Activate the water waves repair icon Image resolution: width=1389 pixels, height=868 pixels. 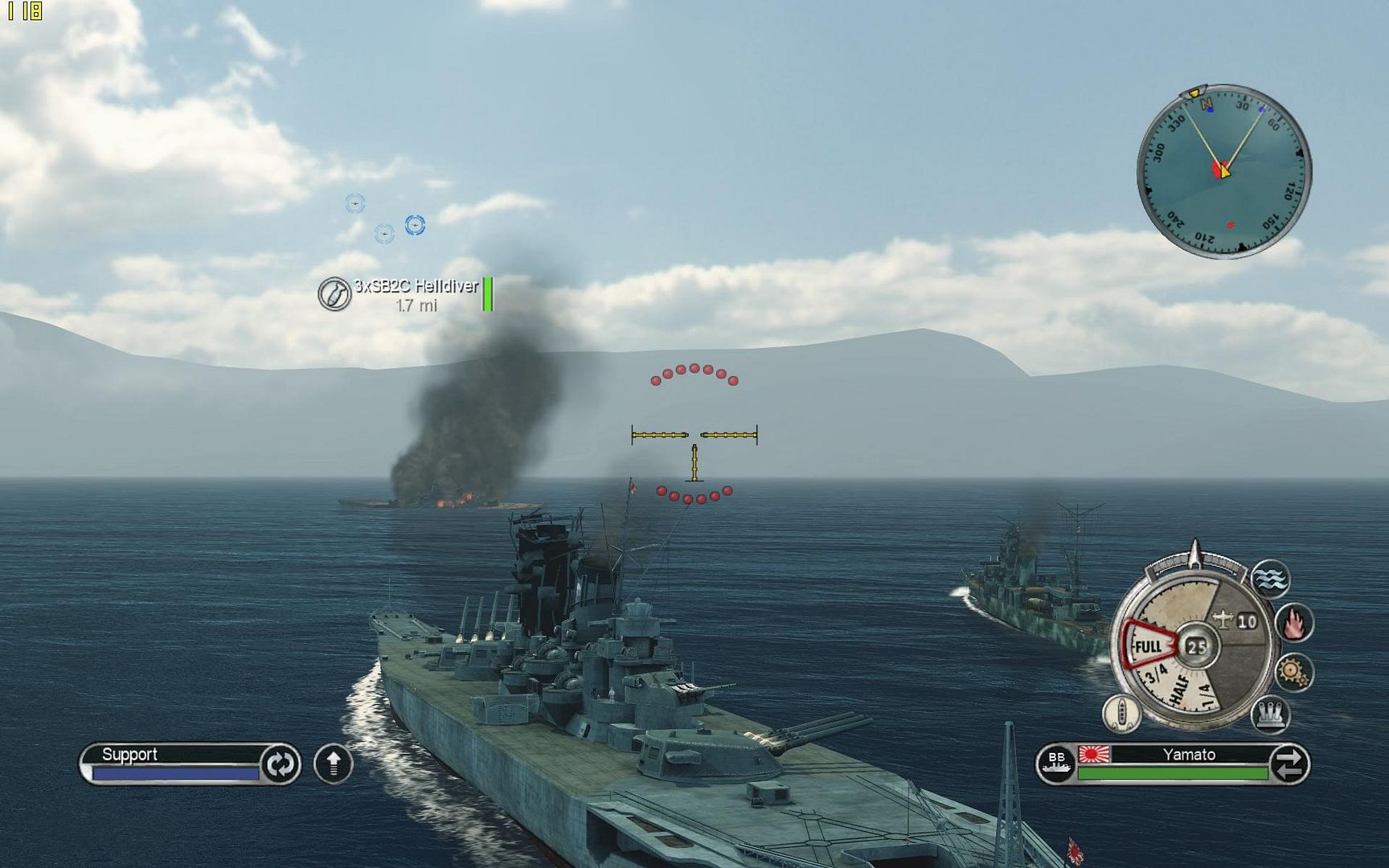coord(1271,579)
